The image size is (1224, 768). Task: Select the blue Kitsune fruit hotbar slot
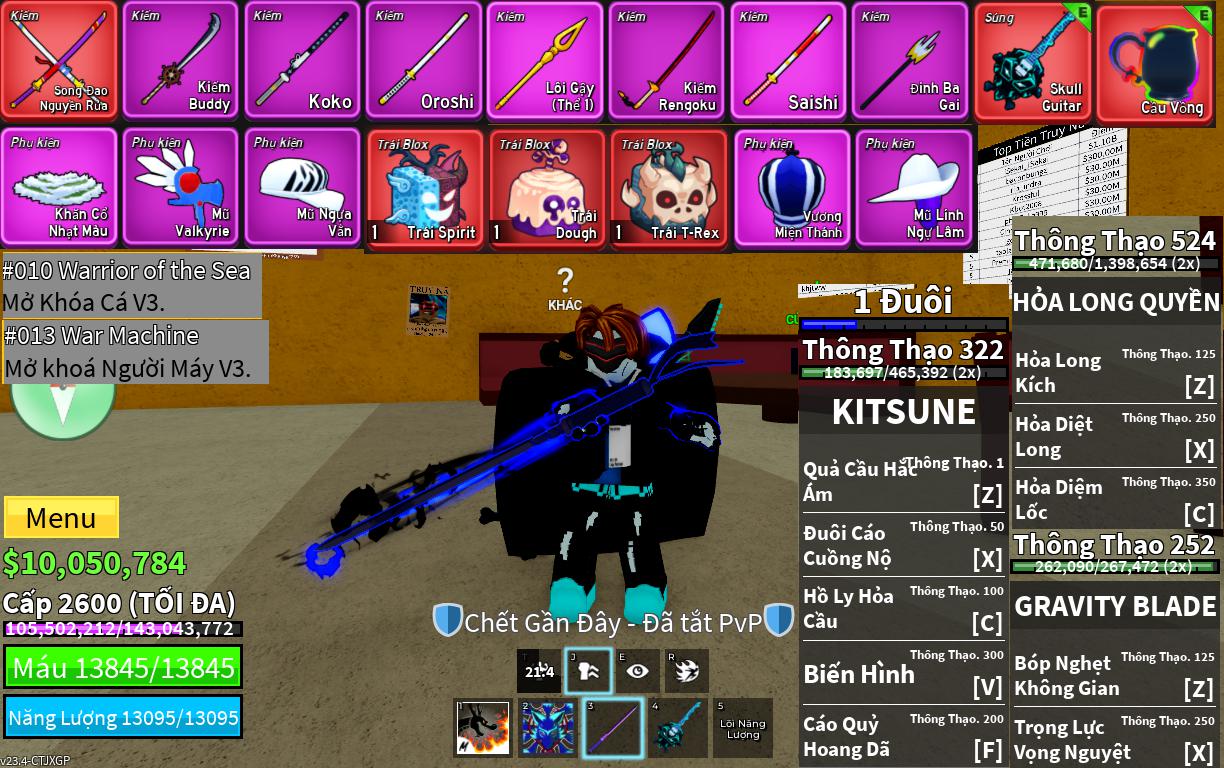coord(548,728)
